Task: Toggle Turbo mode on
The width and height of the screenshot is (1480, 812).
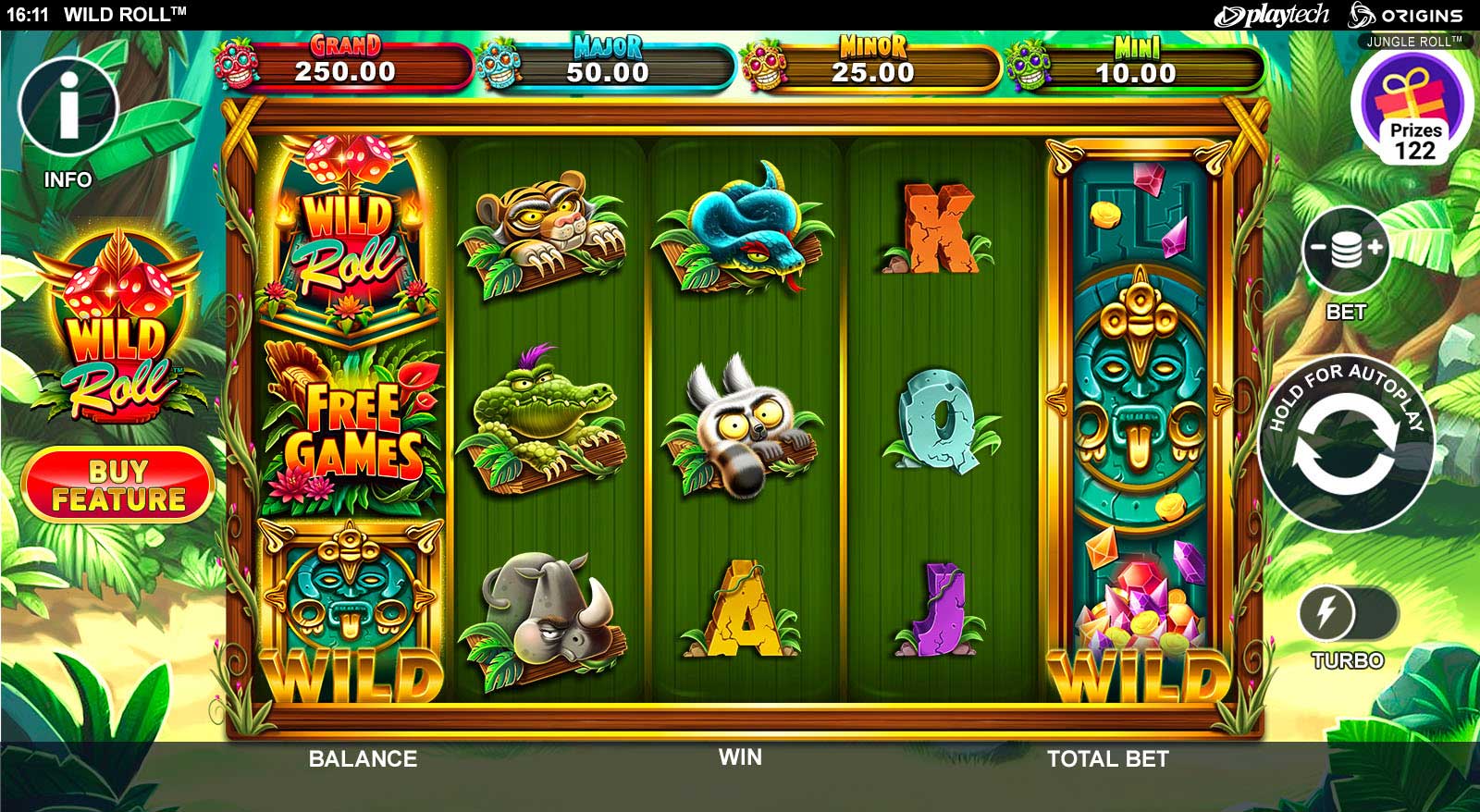Action: click(1348, 612)
